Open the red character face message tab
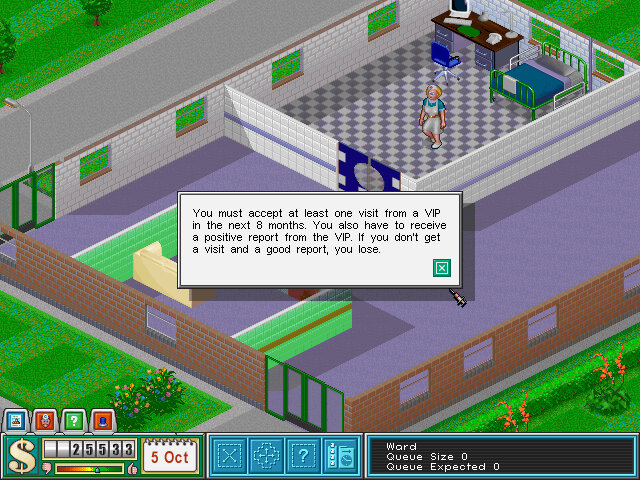The width and height of the screenshot is (640, 480). click(44, 421)
